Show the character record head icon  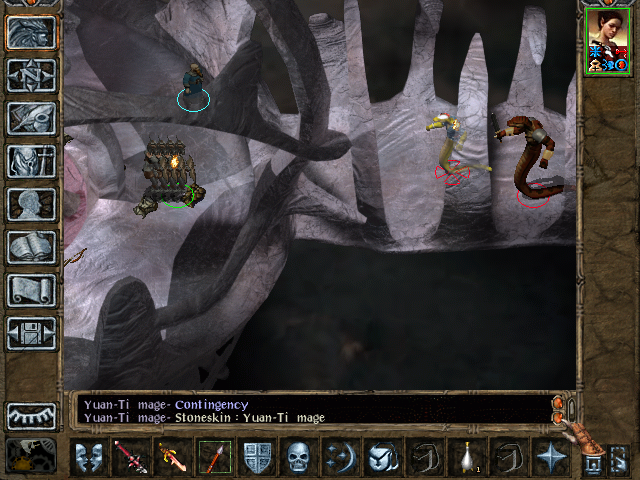click(x=31, y=205)
